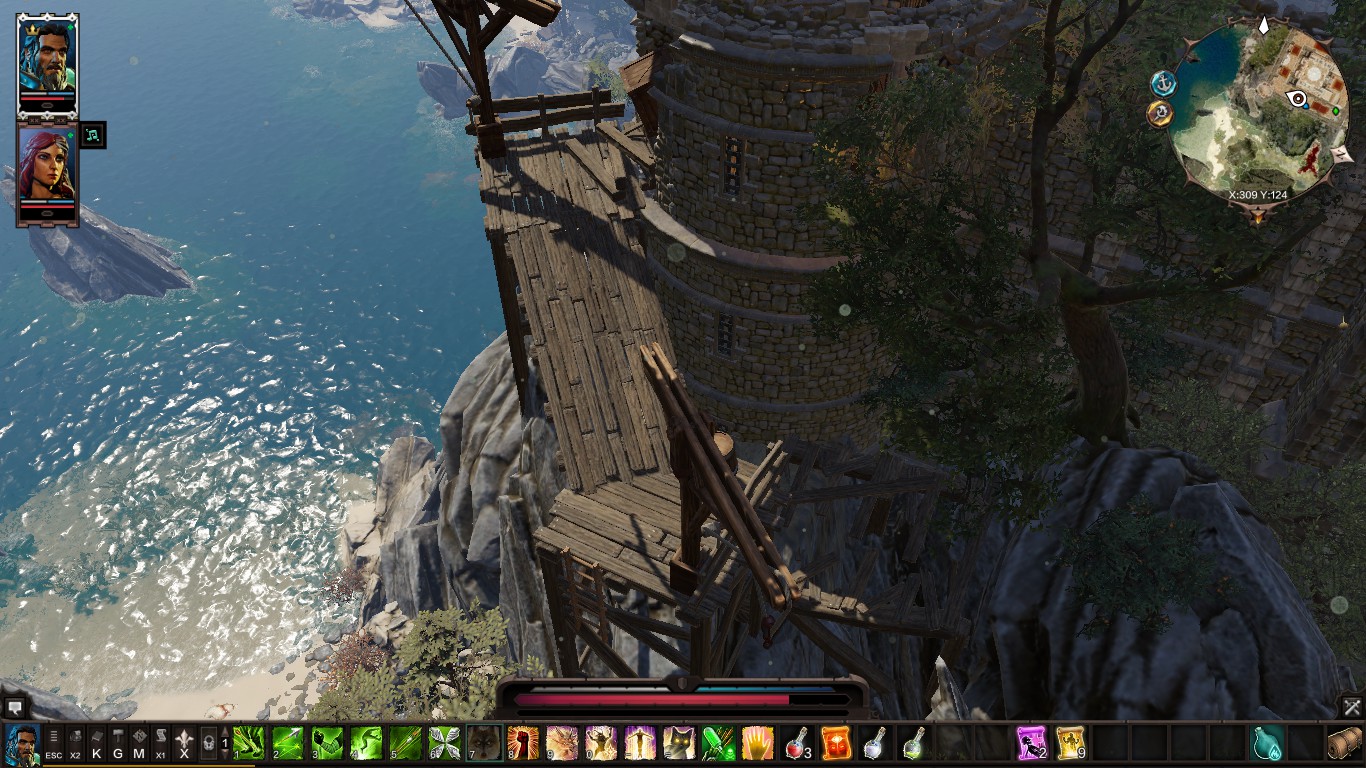Activate the crossed white feathers skill in slot 6

point(445,743)
